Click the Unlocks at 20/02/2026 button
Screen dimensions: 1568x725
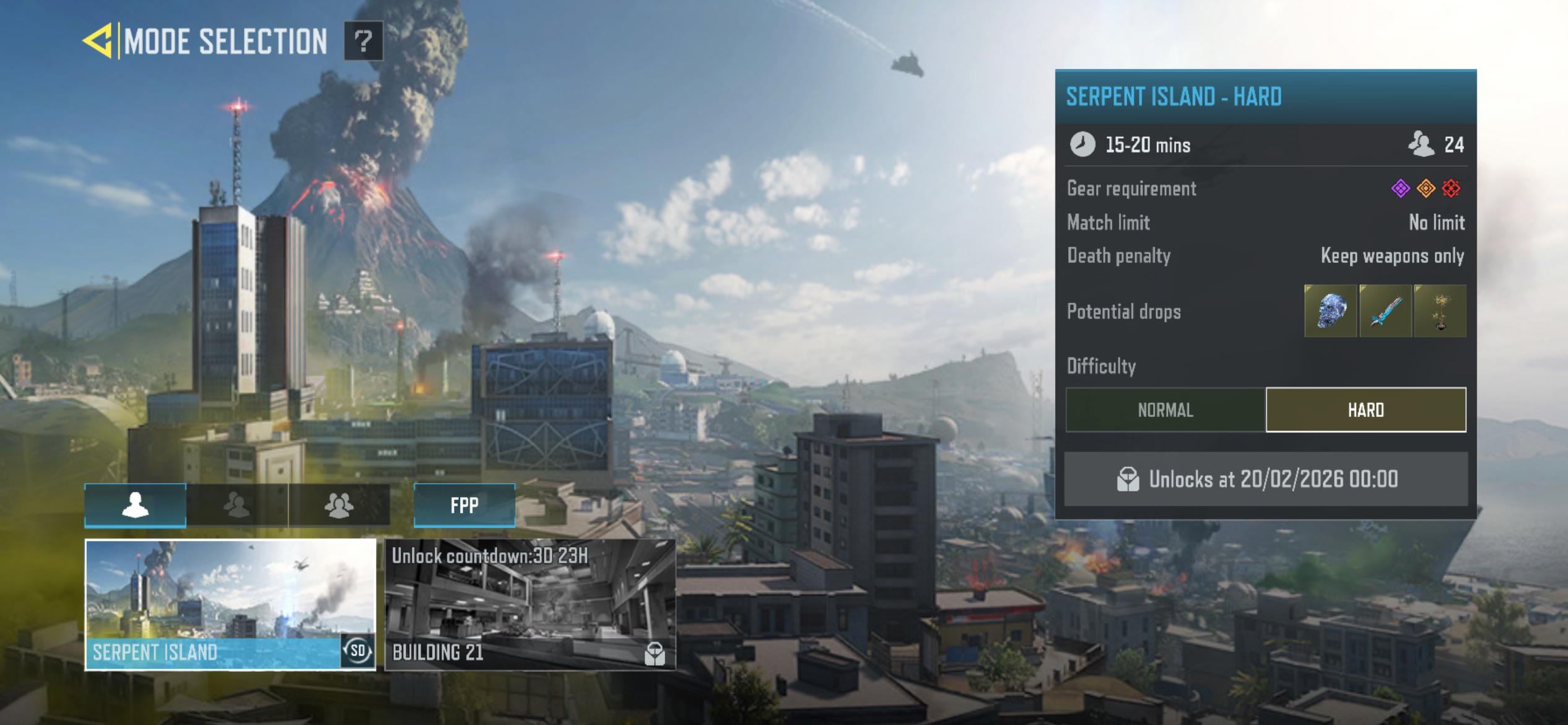point(1265,479)
